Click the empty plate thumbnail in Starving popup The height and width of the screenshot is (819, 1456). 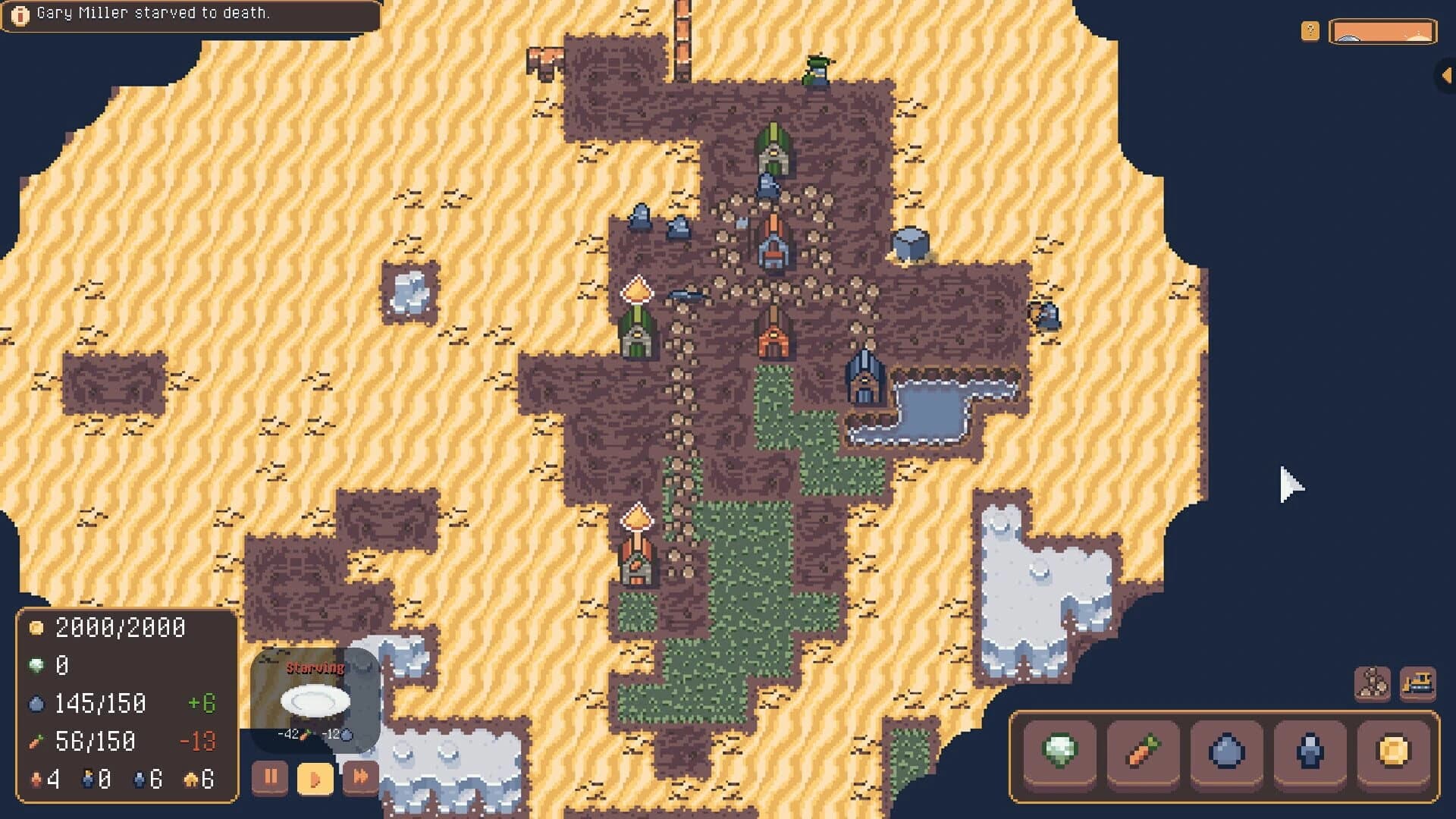(315, 699)
